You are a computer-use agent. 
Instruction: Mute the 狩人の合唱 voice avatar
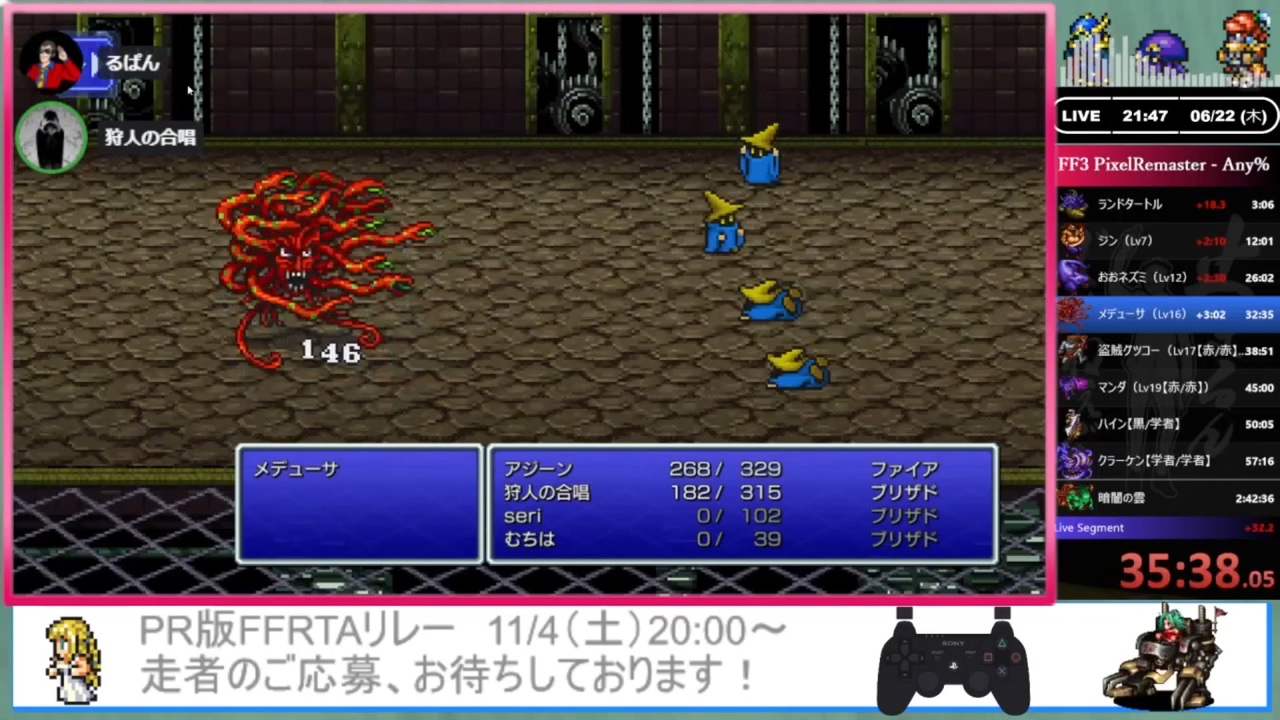point(52,135)
